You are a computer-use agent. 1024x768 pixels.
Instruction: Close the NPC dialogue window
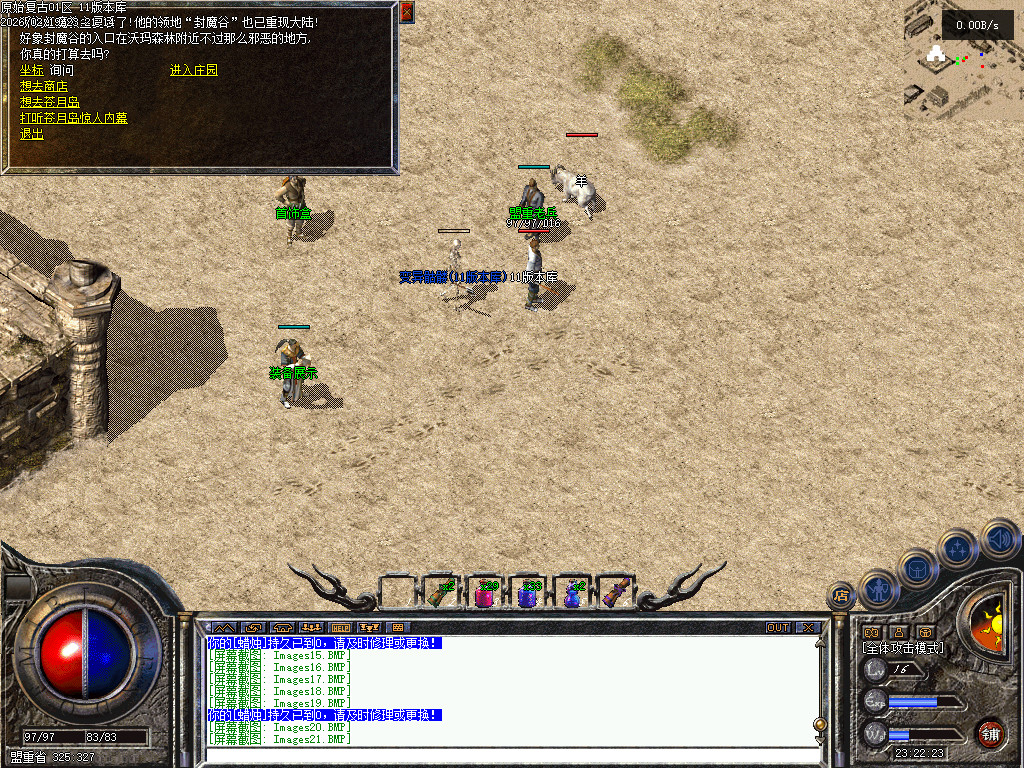pos(406,12)
